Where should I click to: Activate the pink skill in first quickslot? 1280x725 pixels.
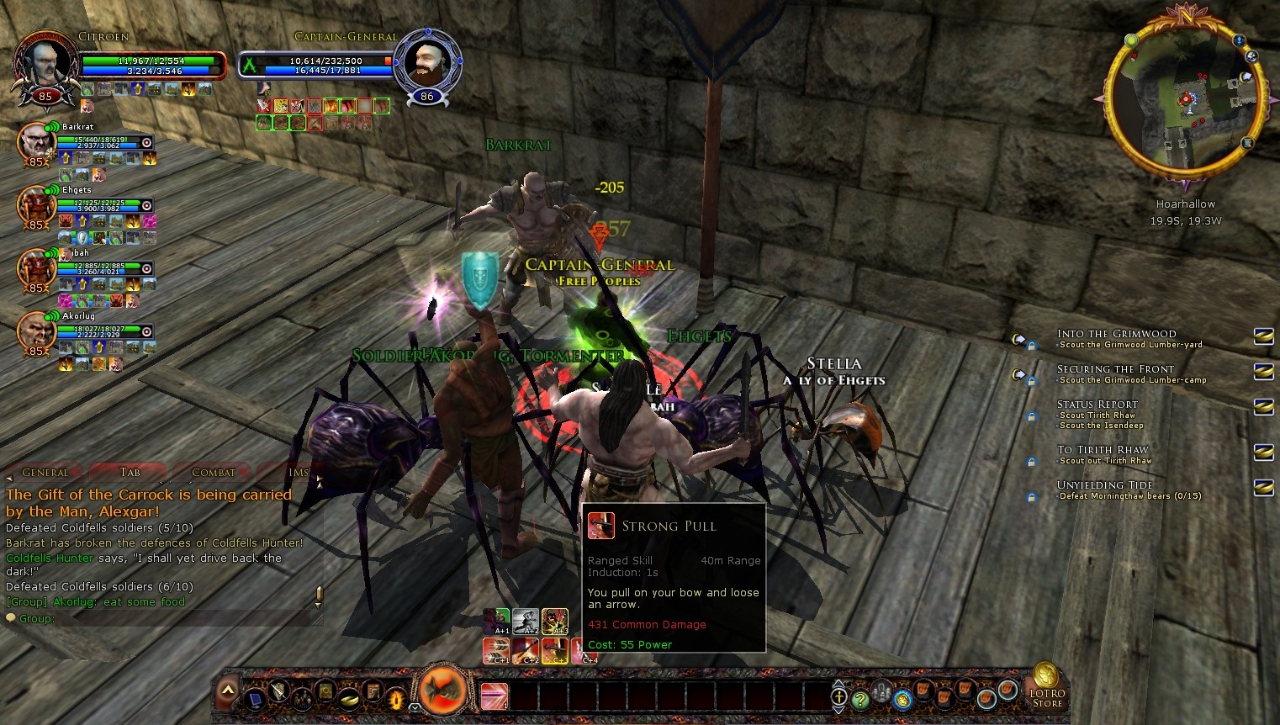[494, 695]
